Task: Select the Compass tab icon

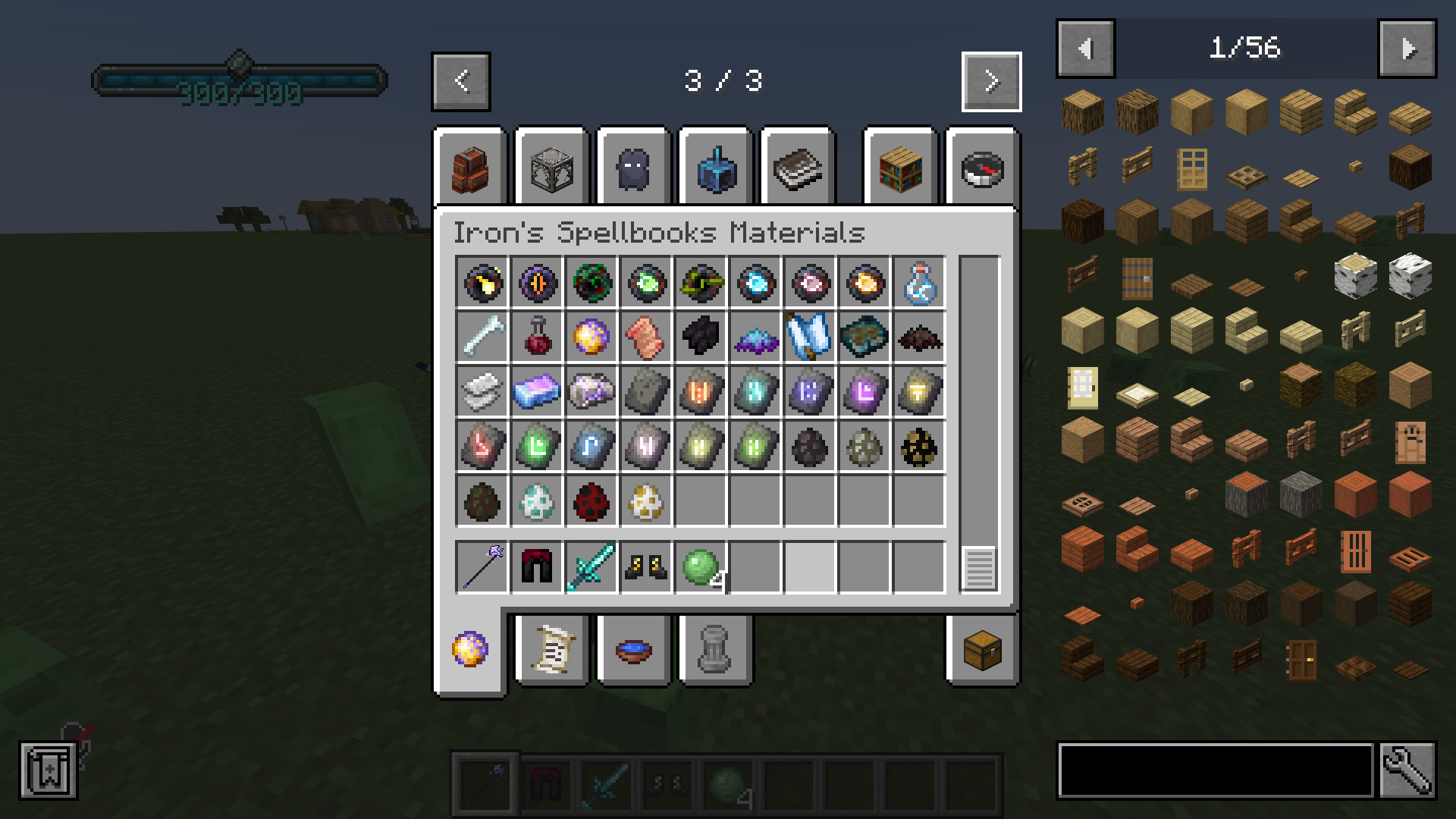Action: pyautogui.click(x=982, y=168)
